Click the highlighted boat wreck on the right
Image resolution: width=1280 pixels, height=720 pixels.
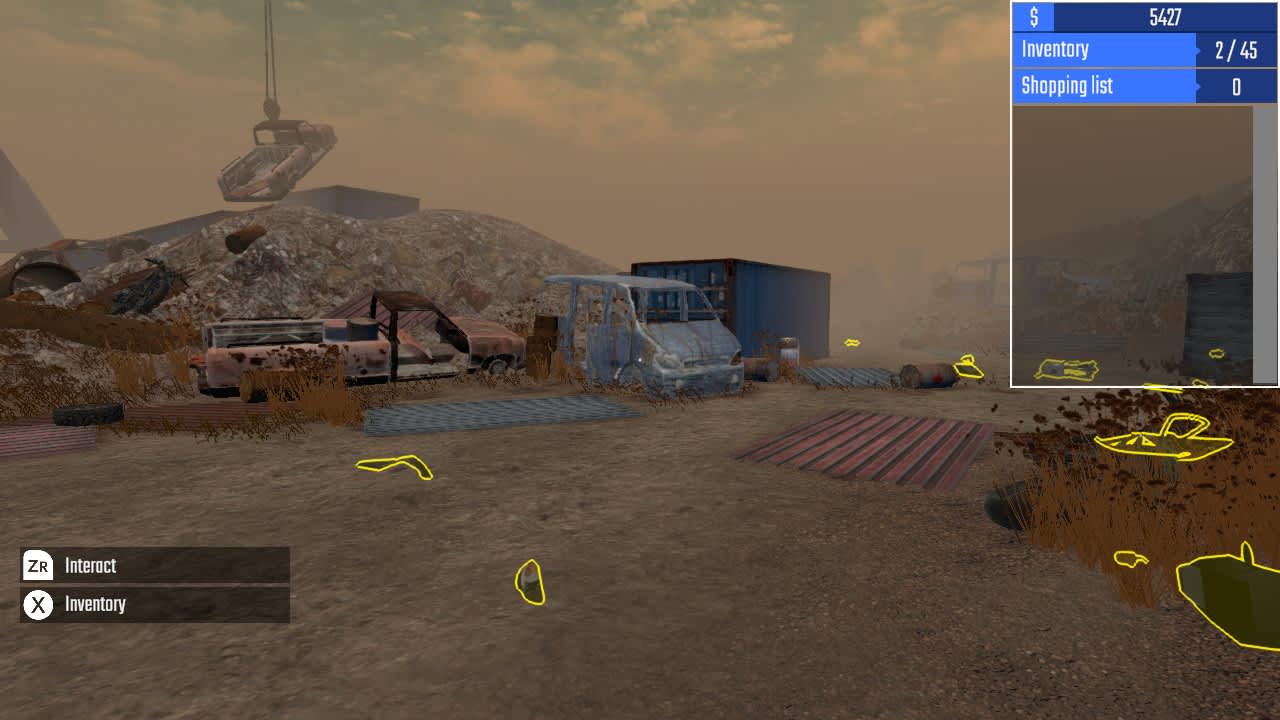tap(1165, 441)
